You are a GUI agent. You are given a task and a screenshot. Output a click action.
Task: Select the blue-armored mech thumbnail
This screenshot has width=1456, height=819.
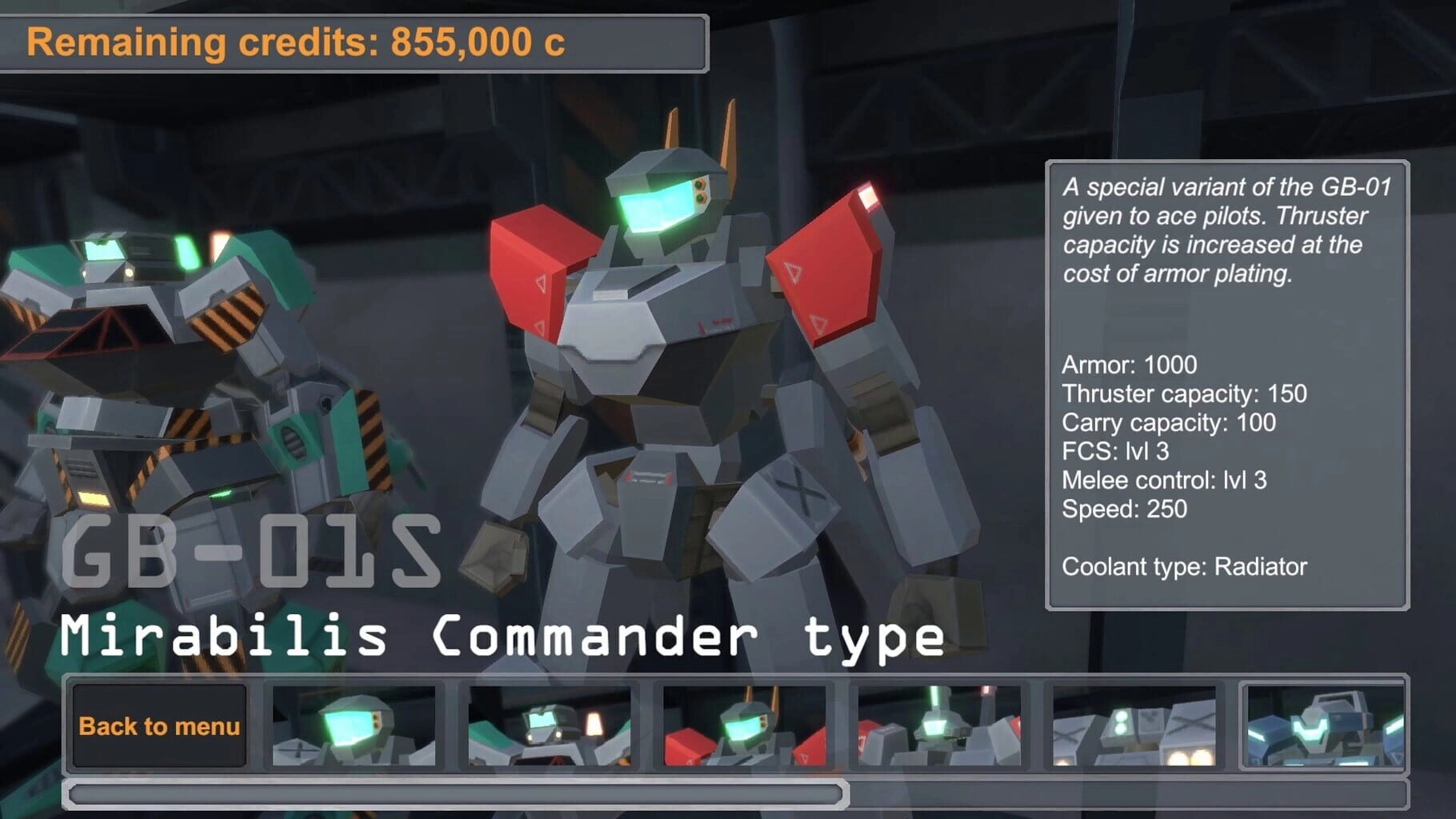(x=1324, y=725)
